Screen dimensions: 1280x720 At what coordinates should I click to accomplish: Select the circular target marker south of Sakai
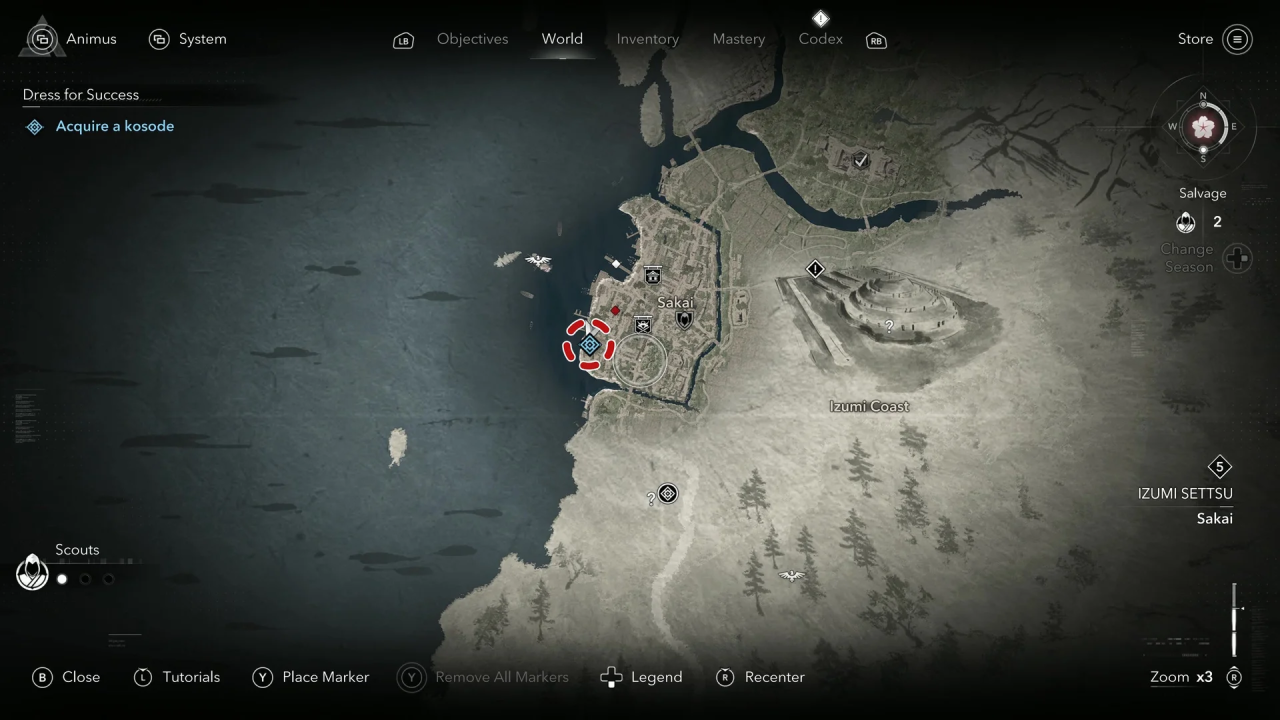pyautogui.click(x=668, y=493)
